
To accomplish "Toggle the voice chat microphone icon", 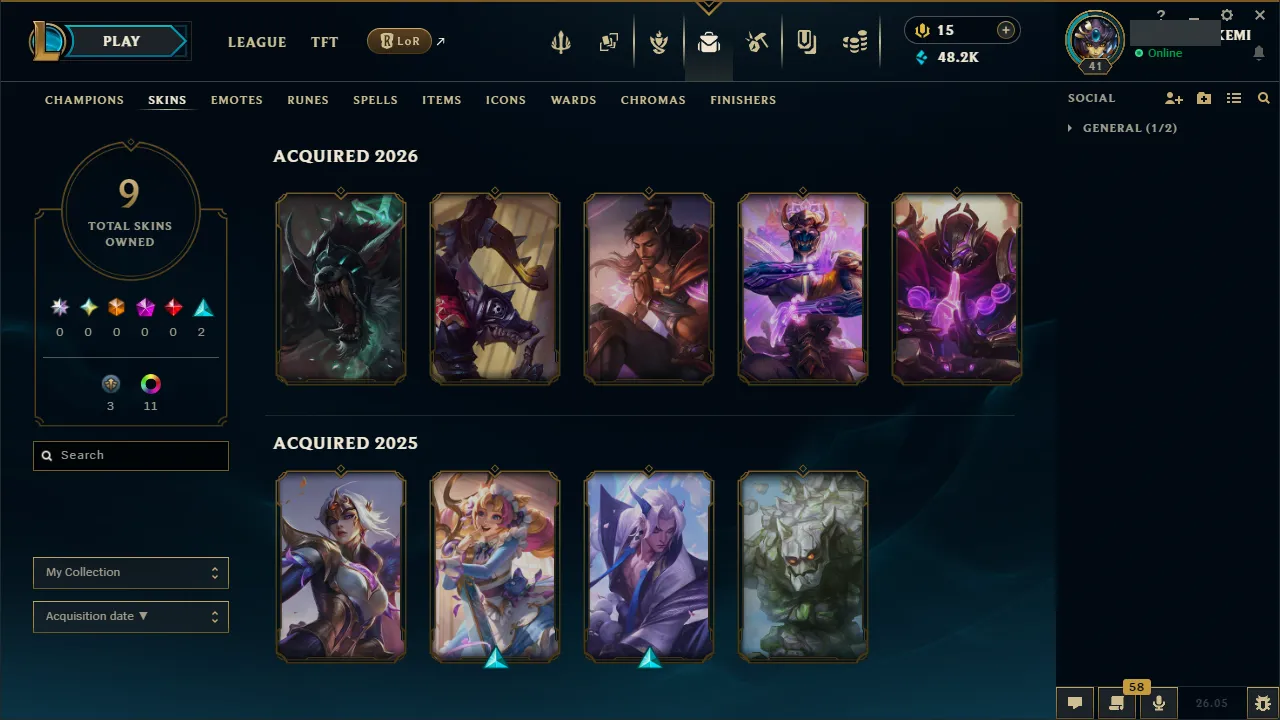I will tap(1158, 702).
